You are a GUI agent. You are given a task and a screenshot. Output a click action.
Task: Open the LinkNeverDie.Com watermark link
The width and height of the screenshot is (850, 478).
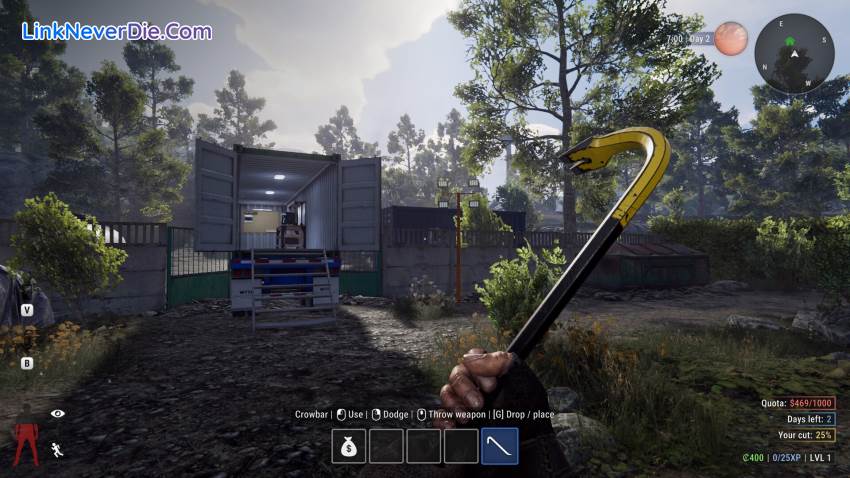pyautogui.click(x=117, y=31)
